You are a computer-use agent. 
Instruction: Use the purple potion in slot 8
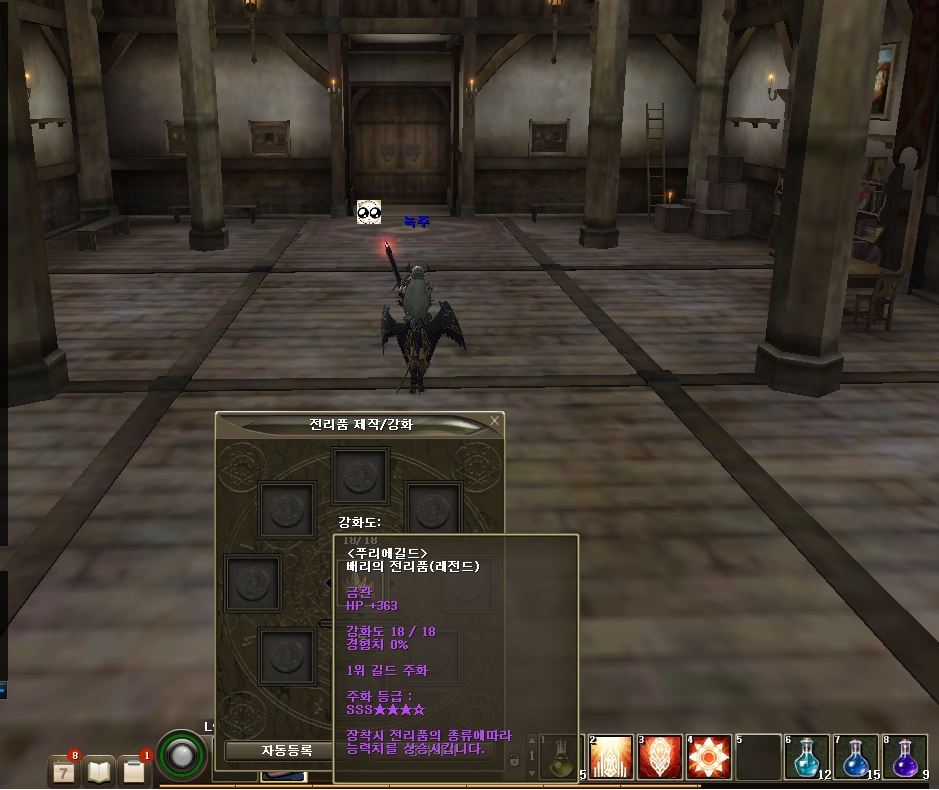click(x=905, y=757)
